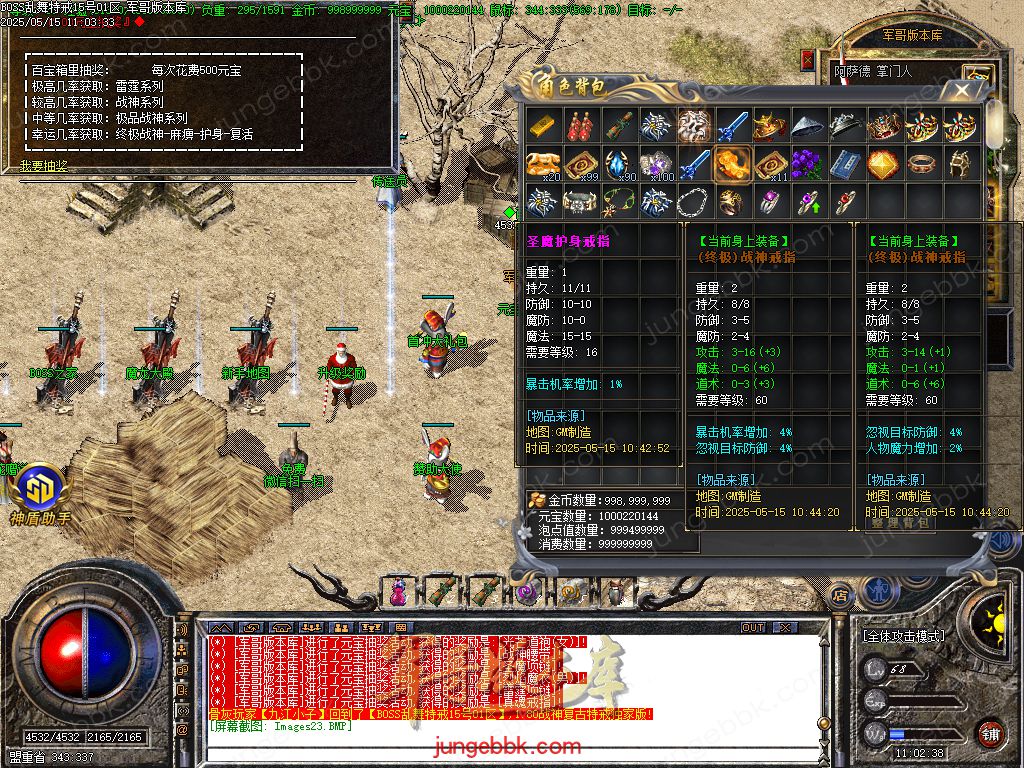1024x768 pixels.
Task: Select the purple flower bouquet item
Action: coord(808,163)
